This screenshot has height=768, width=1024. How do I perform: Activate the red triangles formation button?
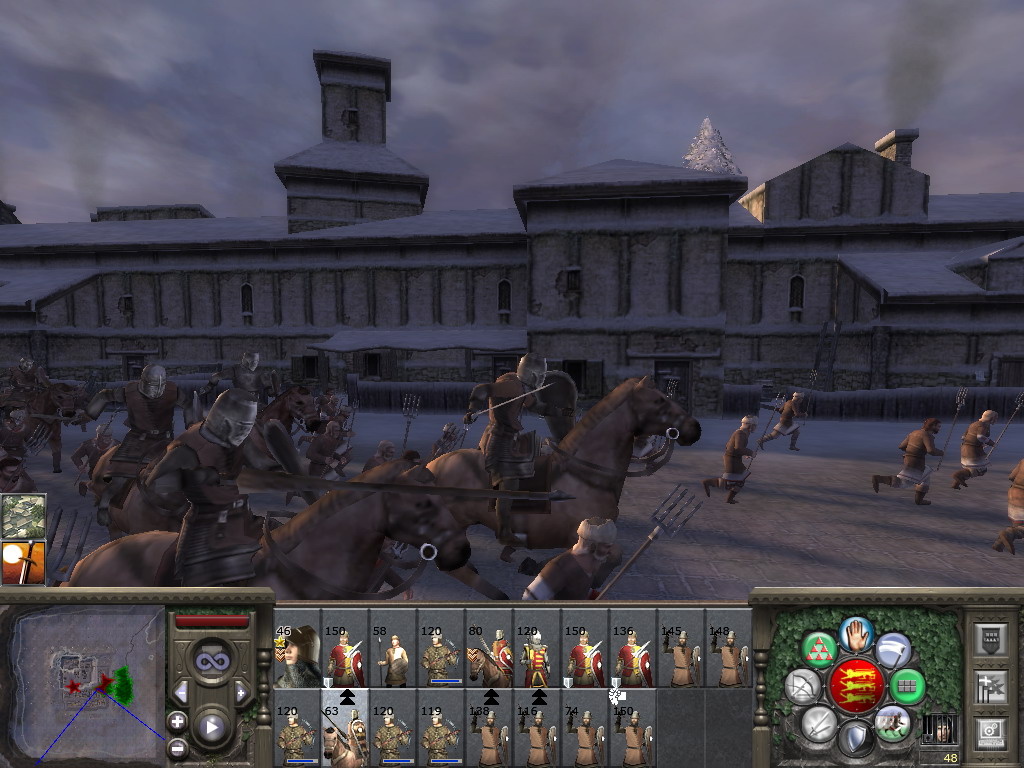[820, 651]
